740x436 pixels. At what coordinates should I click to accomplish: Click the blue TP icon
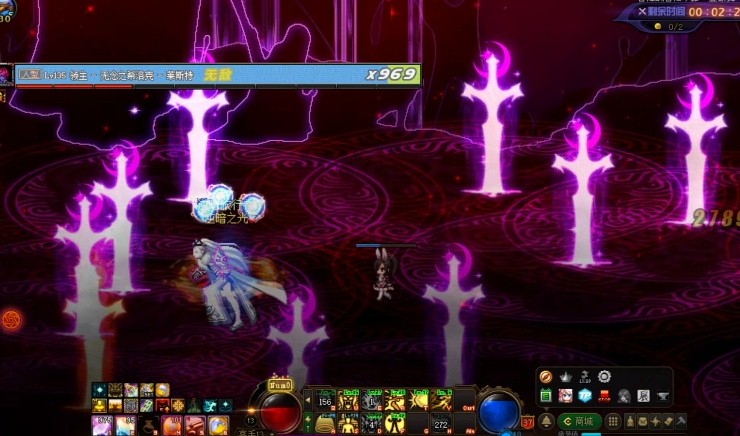[x=585, y=396]
